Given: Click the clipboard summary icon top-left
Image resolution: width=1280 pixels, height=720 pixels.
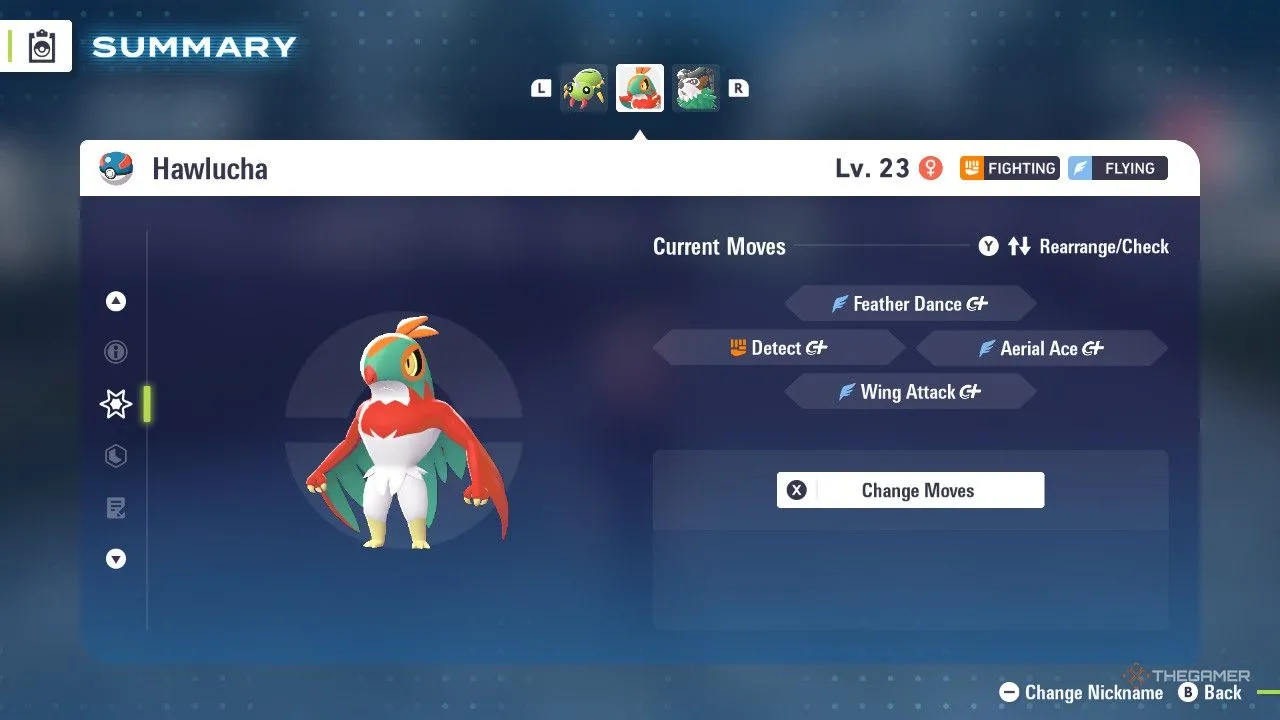Looking at the screenshot, I should (x=40, y=44).
